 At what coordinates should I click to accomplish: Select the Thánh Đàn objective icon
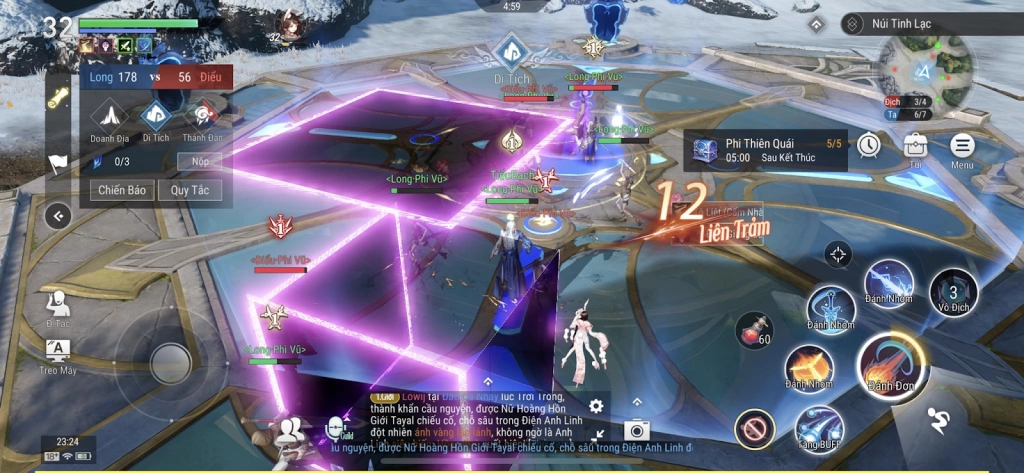(202, 117)
